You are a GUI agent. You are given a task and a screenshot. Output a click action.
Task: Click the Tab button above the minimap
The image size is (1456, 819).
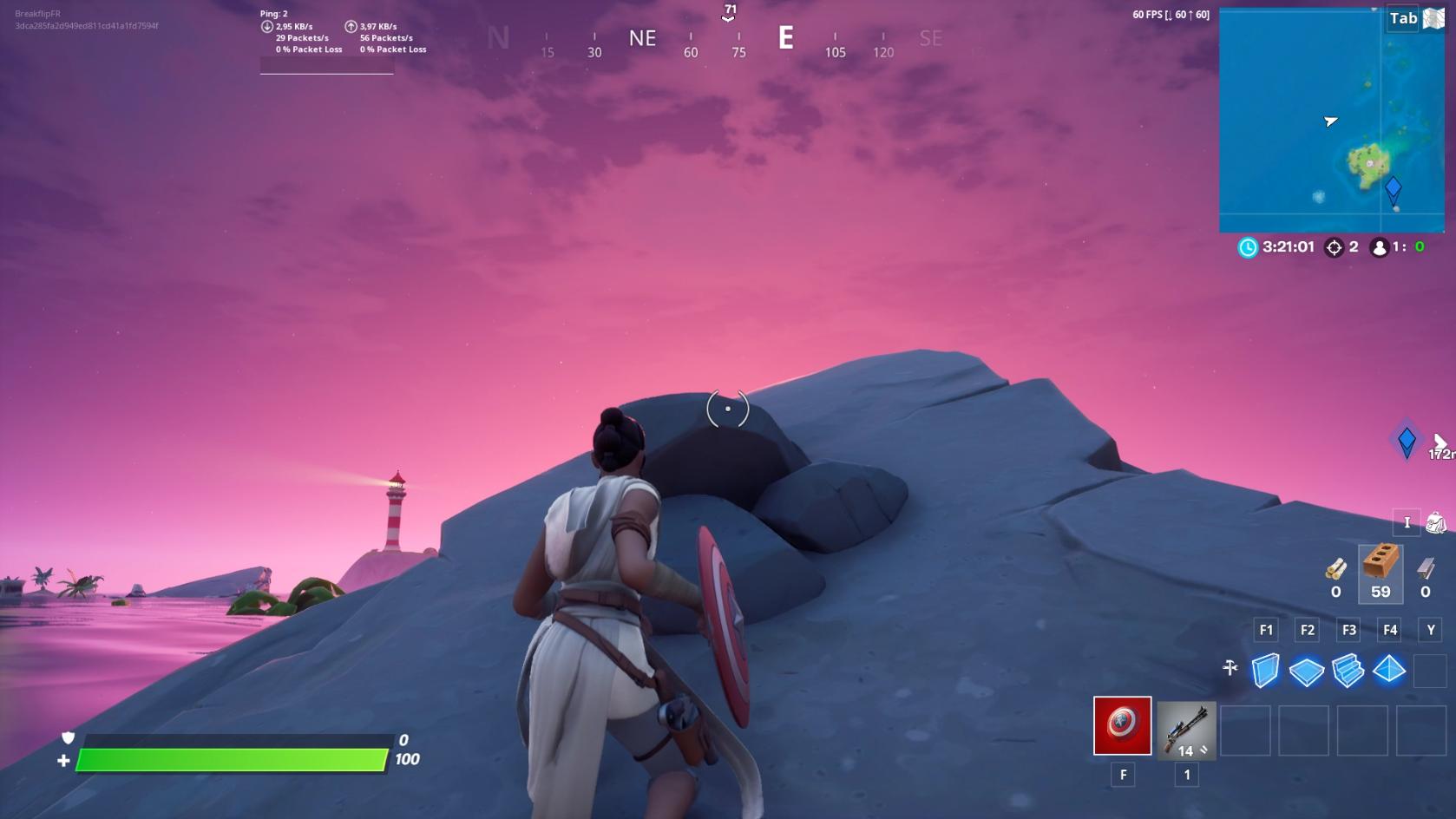(1402, 18)
